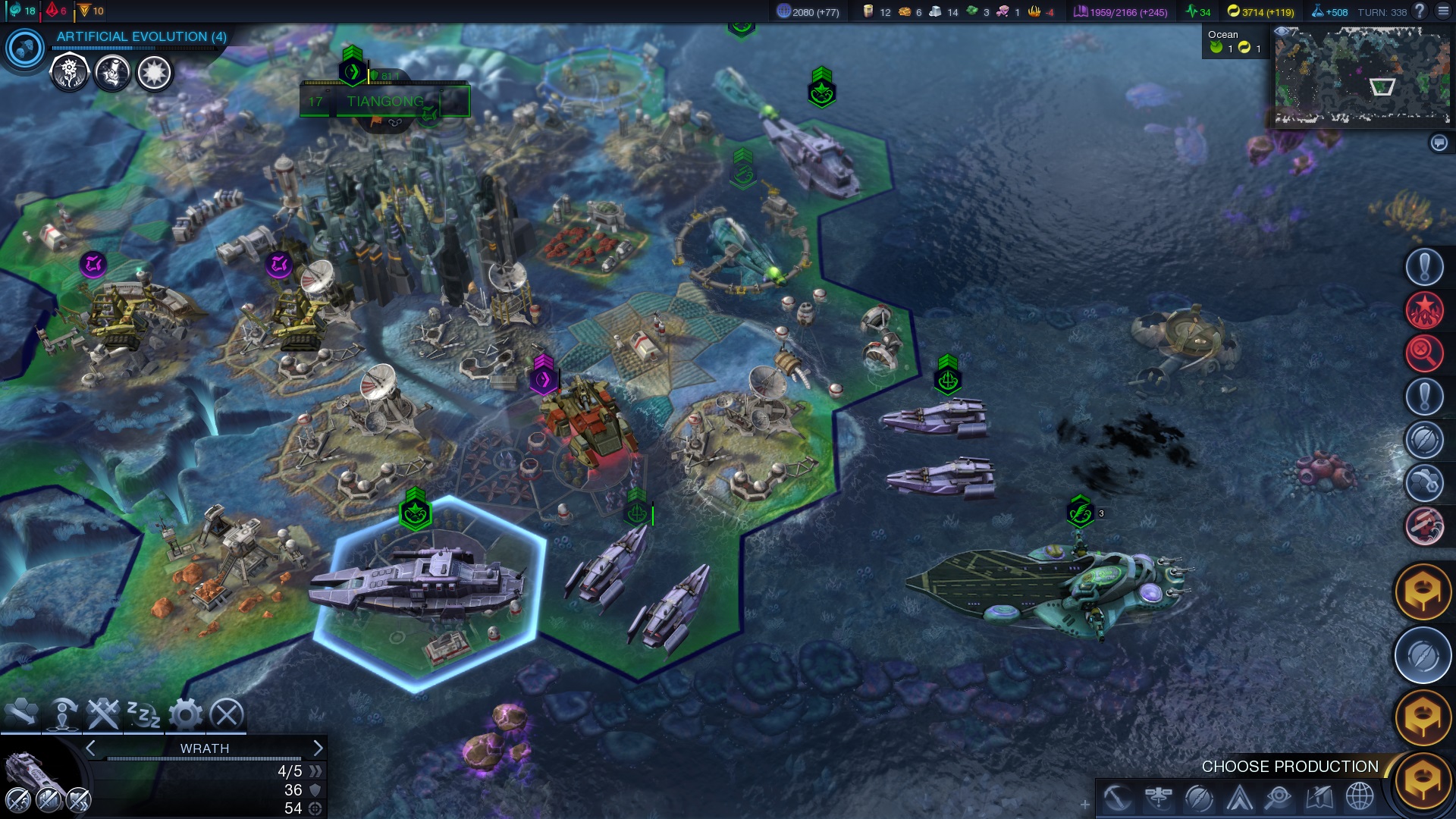Open the orbital satellite layer icon
This screenshot has height=819, width=1456.
click(x=1159, y=798)
